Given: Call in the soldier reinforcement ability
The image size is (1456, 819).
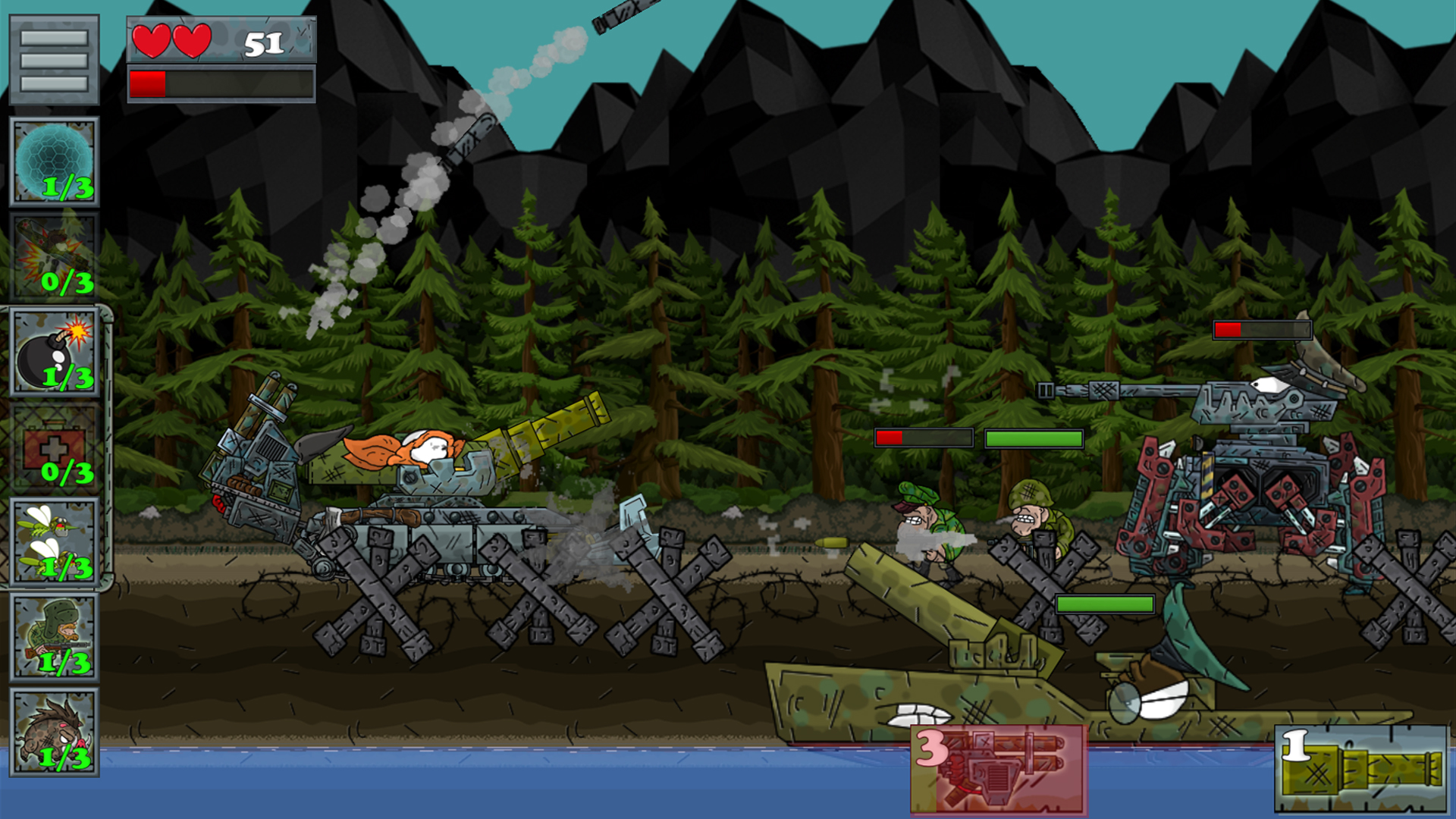Looking at the screenshot, I should click(x=54, y=637).
